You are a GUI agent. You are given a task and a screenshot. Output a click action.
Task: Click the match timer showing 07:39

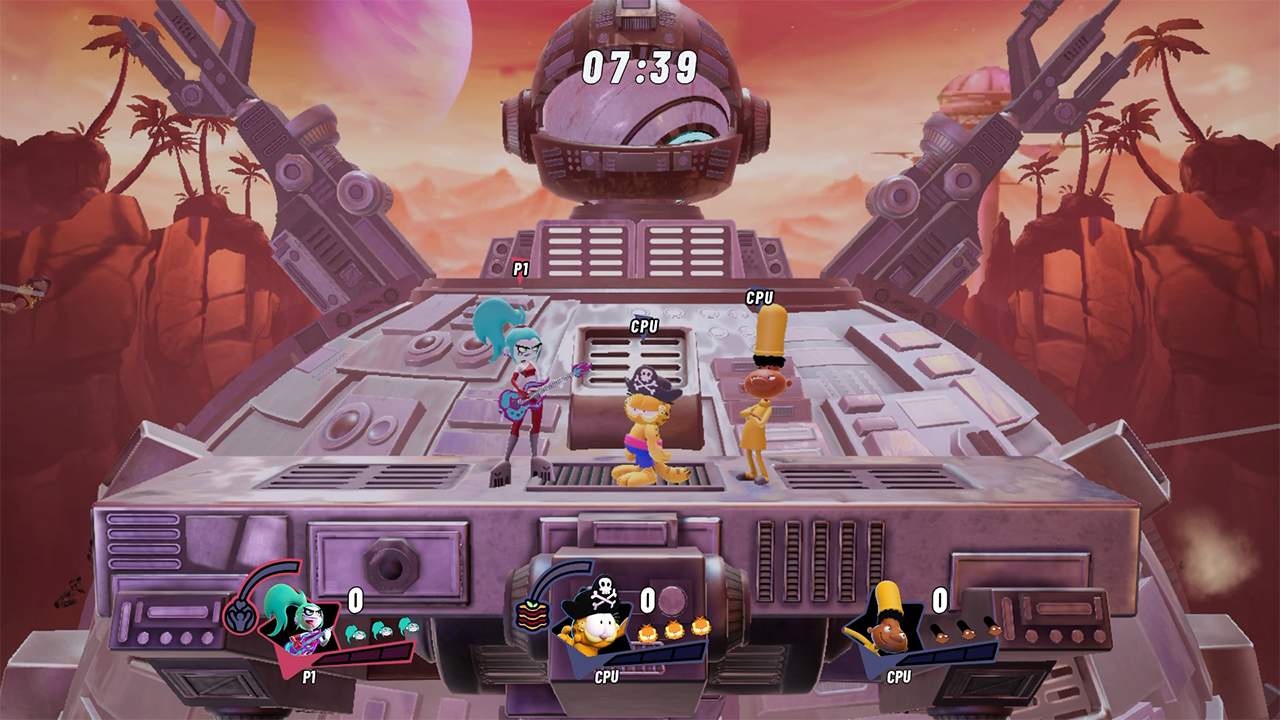[640, 63]
